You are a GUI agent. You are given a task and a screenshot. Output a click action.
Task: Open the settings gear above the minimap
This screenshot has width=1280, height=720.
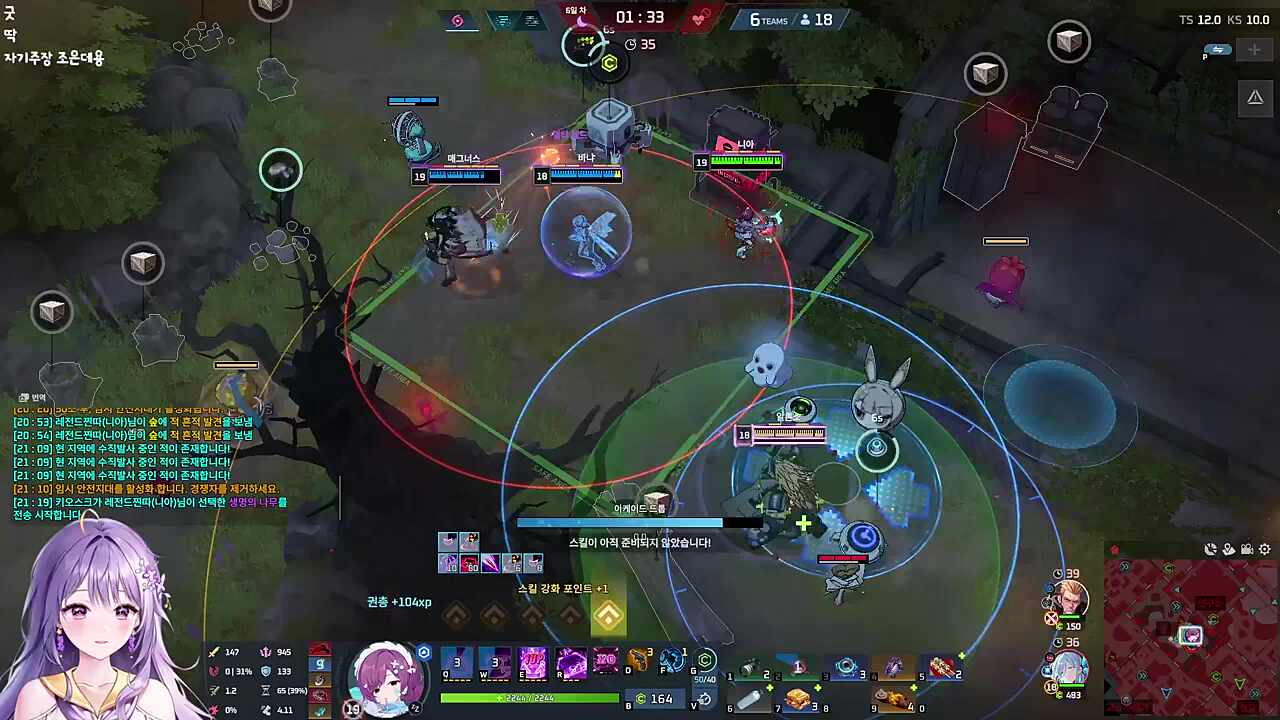click(1265, 549)
